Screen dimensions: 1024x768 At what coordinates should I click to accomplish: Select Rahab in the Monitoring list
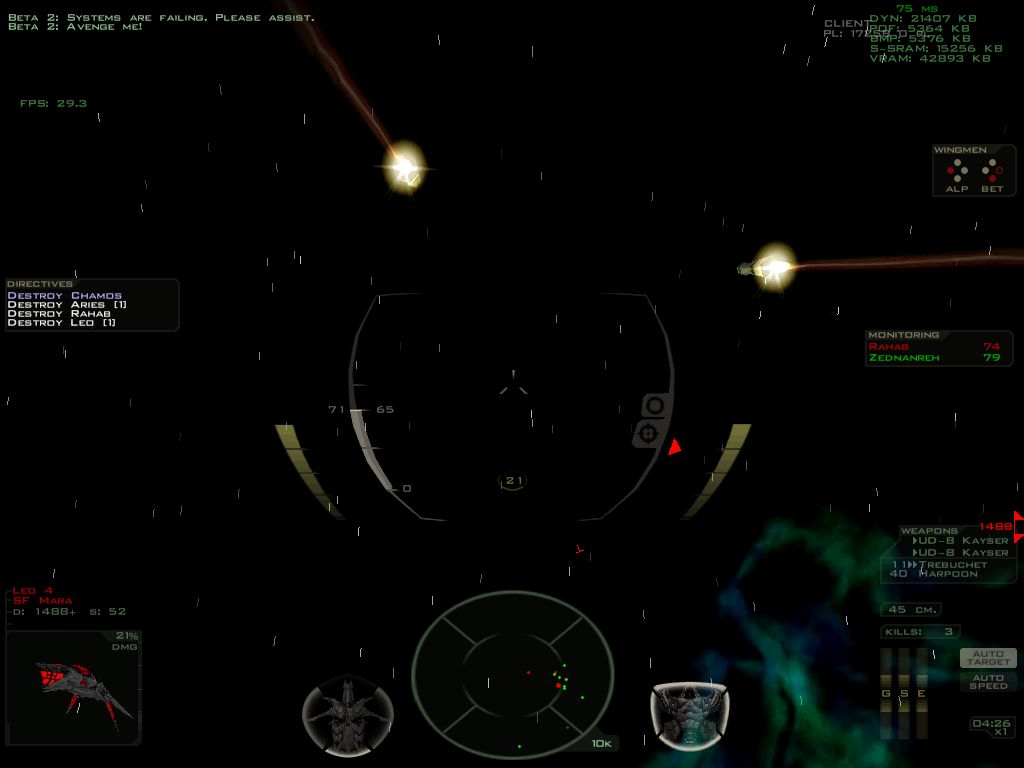[890, 347]
